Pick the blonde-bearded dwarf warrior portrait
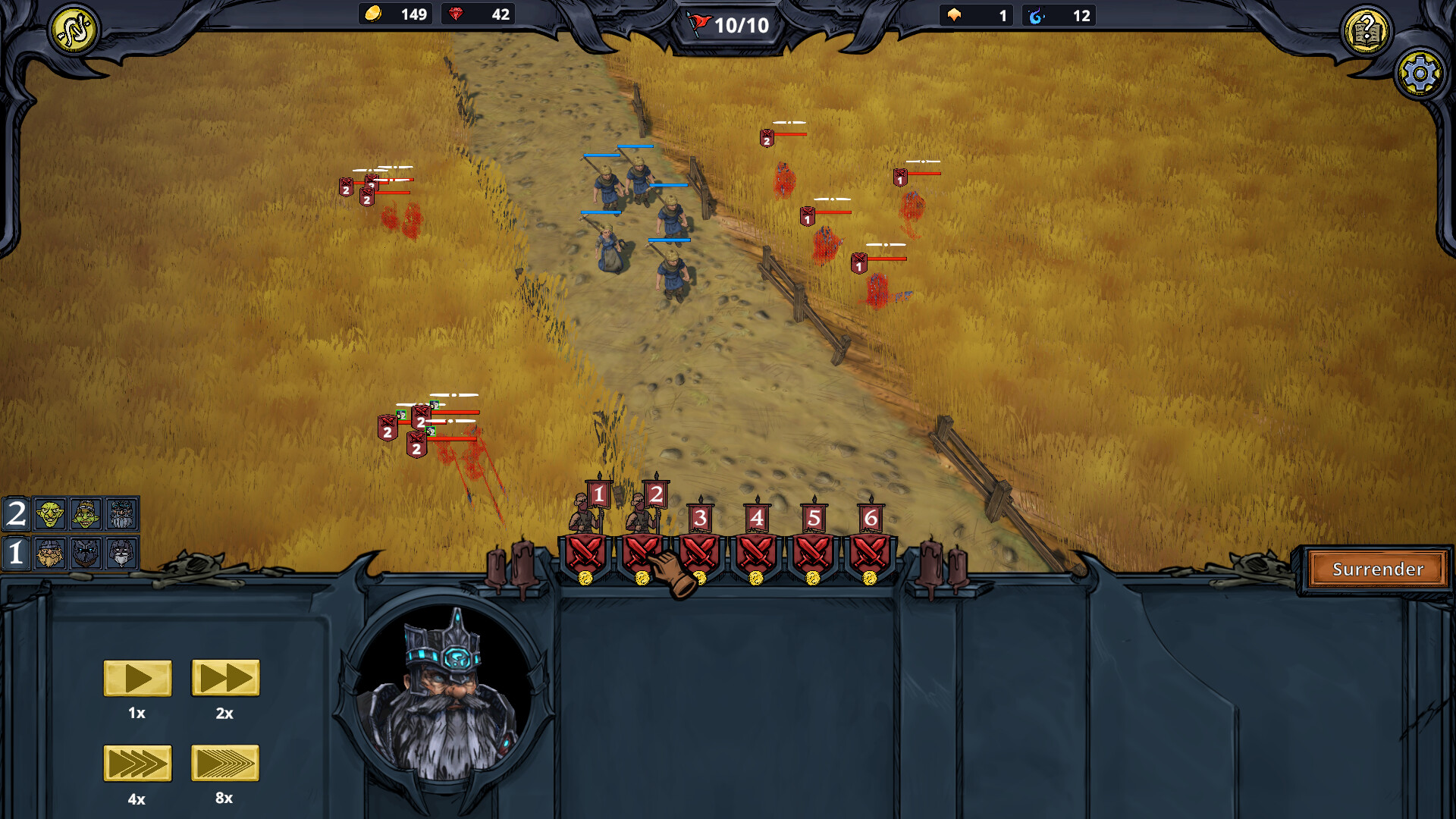 click(49, 554)
